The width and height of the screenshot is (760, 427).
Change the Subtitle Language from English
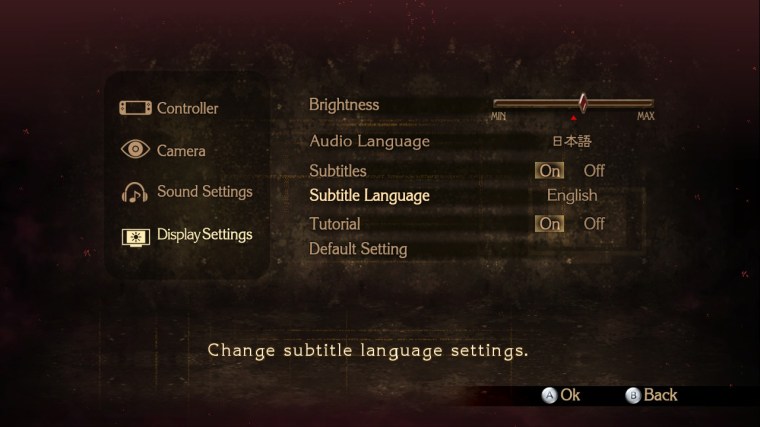(x=572, y=196)
